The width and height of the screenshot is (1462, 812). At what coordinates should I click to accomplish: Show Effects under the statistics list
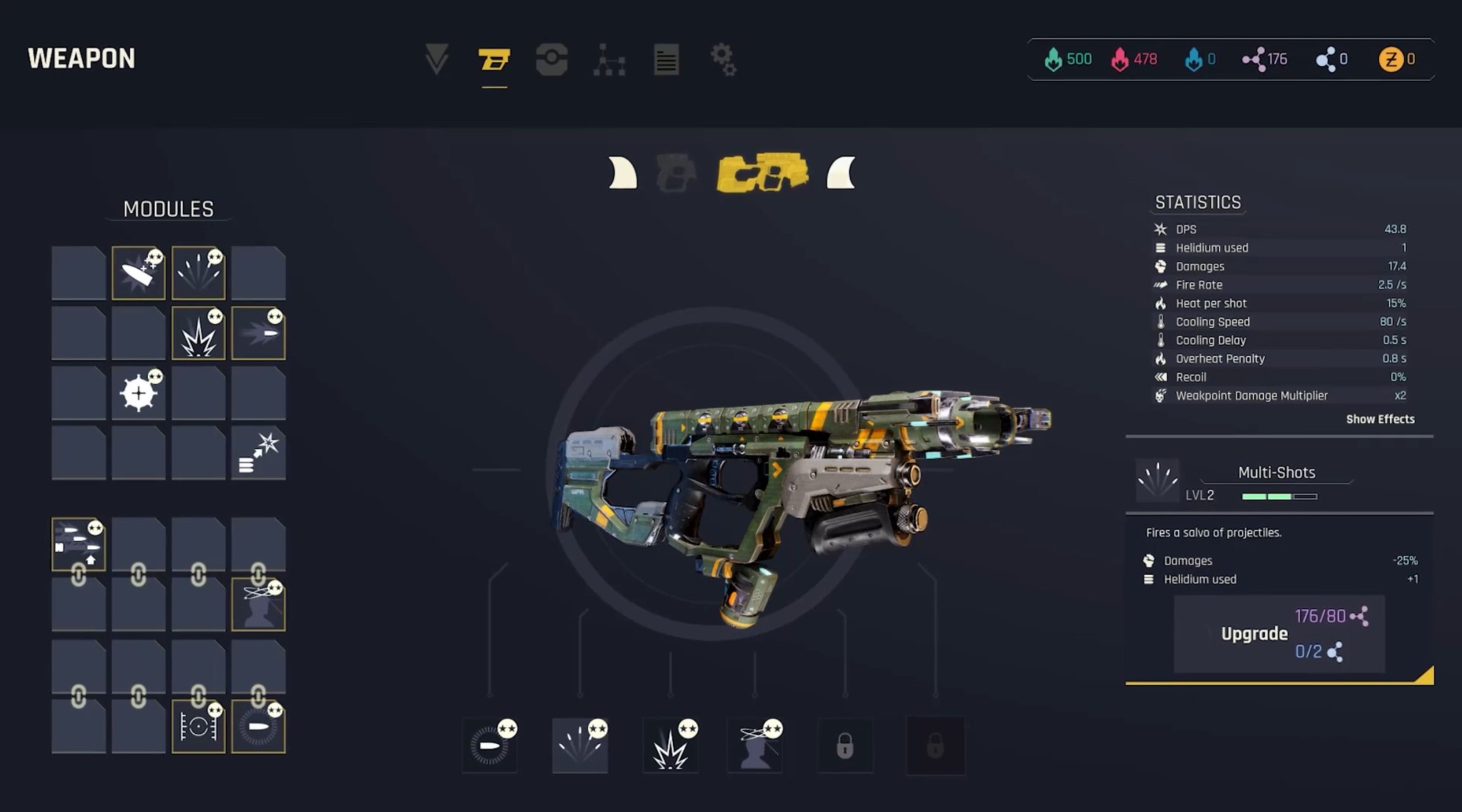pos(1379,419)
